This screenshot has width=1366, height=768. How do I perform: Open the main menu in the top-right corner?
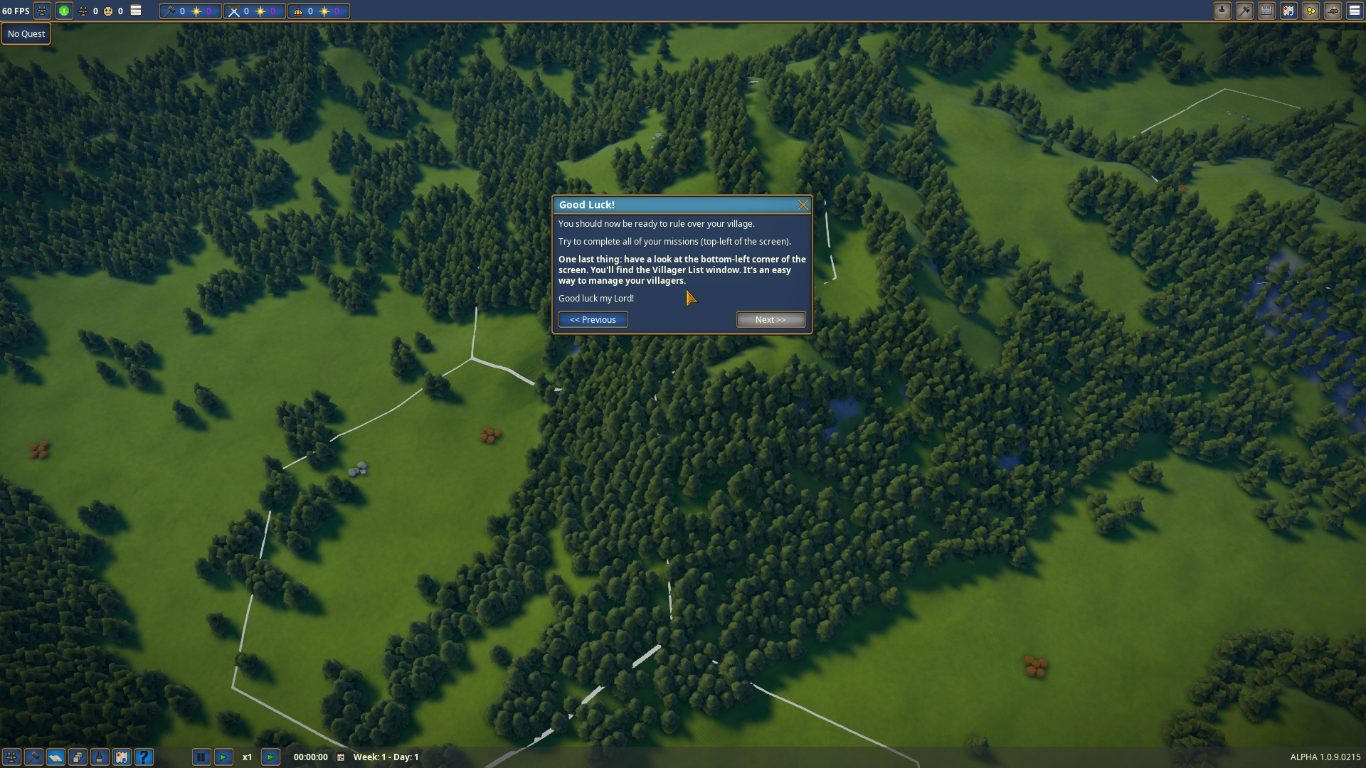coord(1355,11)
